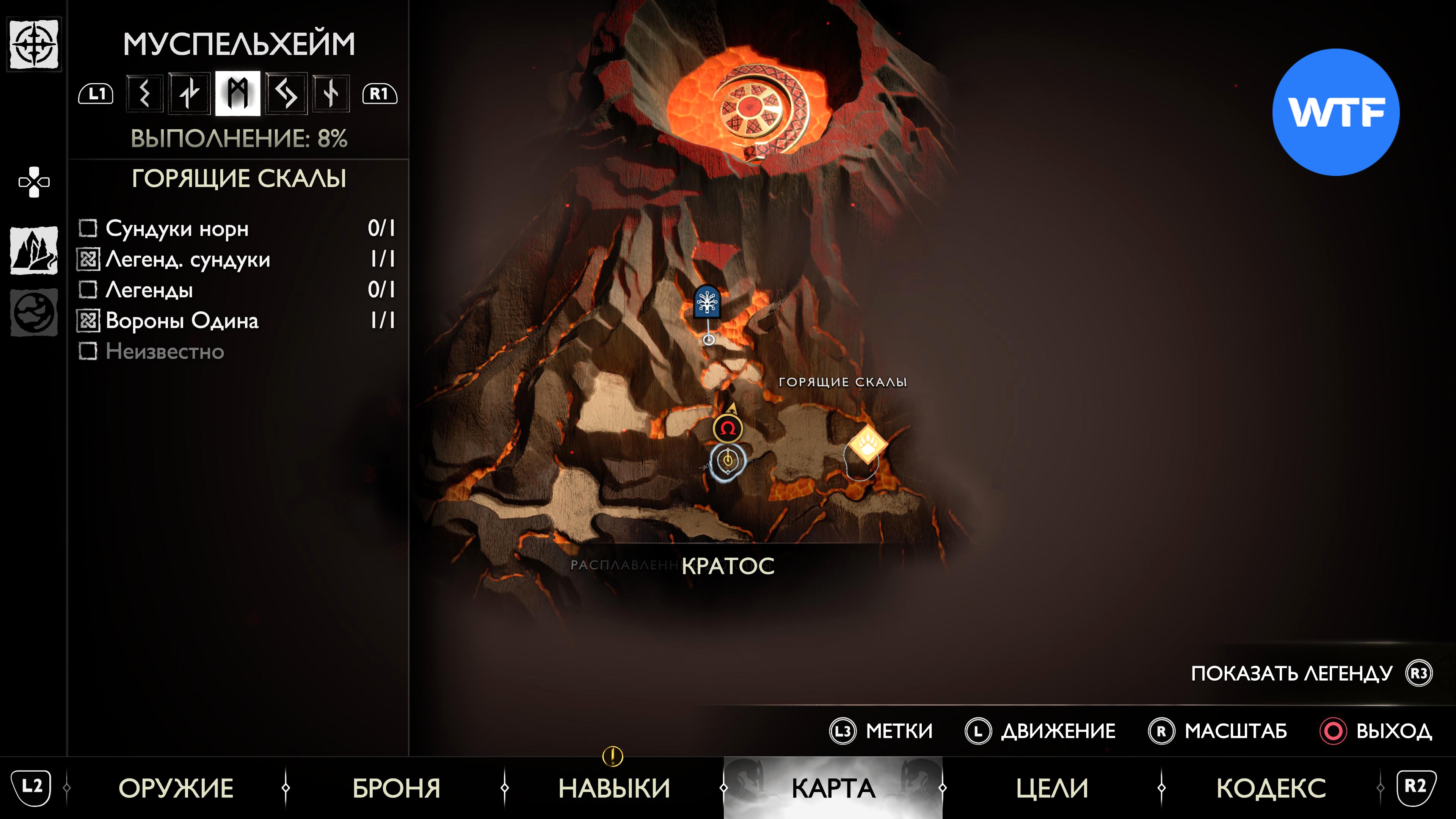This screenshot has width=1456, height=819.
Task: Open the БРОНЯ tab
Action: pyautogui.click(x=396, y=788)
